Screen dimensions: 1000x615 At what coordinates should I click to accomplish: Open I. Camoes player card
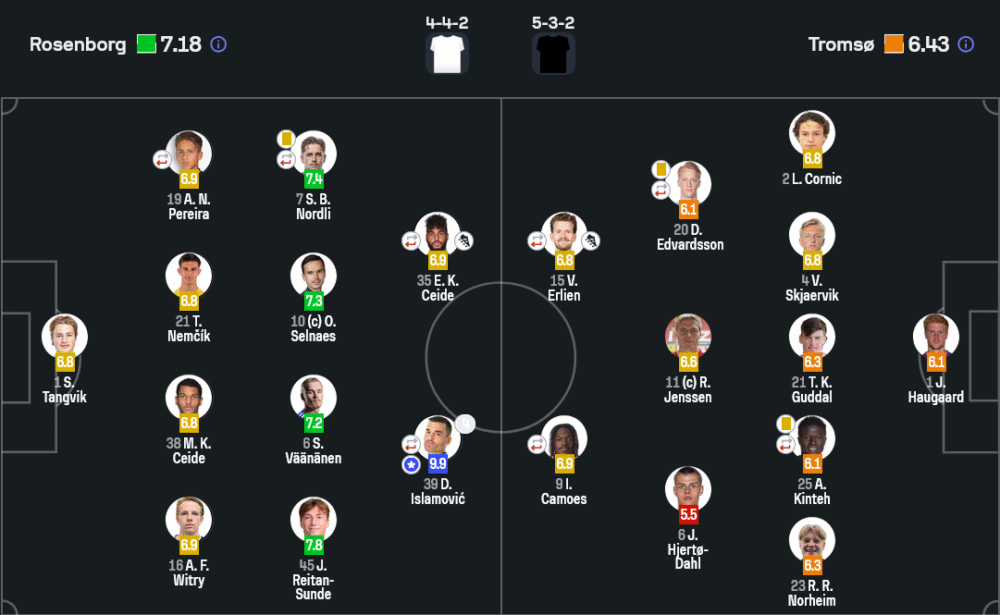564,439
